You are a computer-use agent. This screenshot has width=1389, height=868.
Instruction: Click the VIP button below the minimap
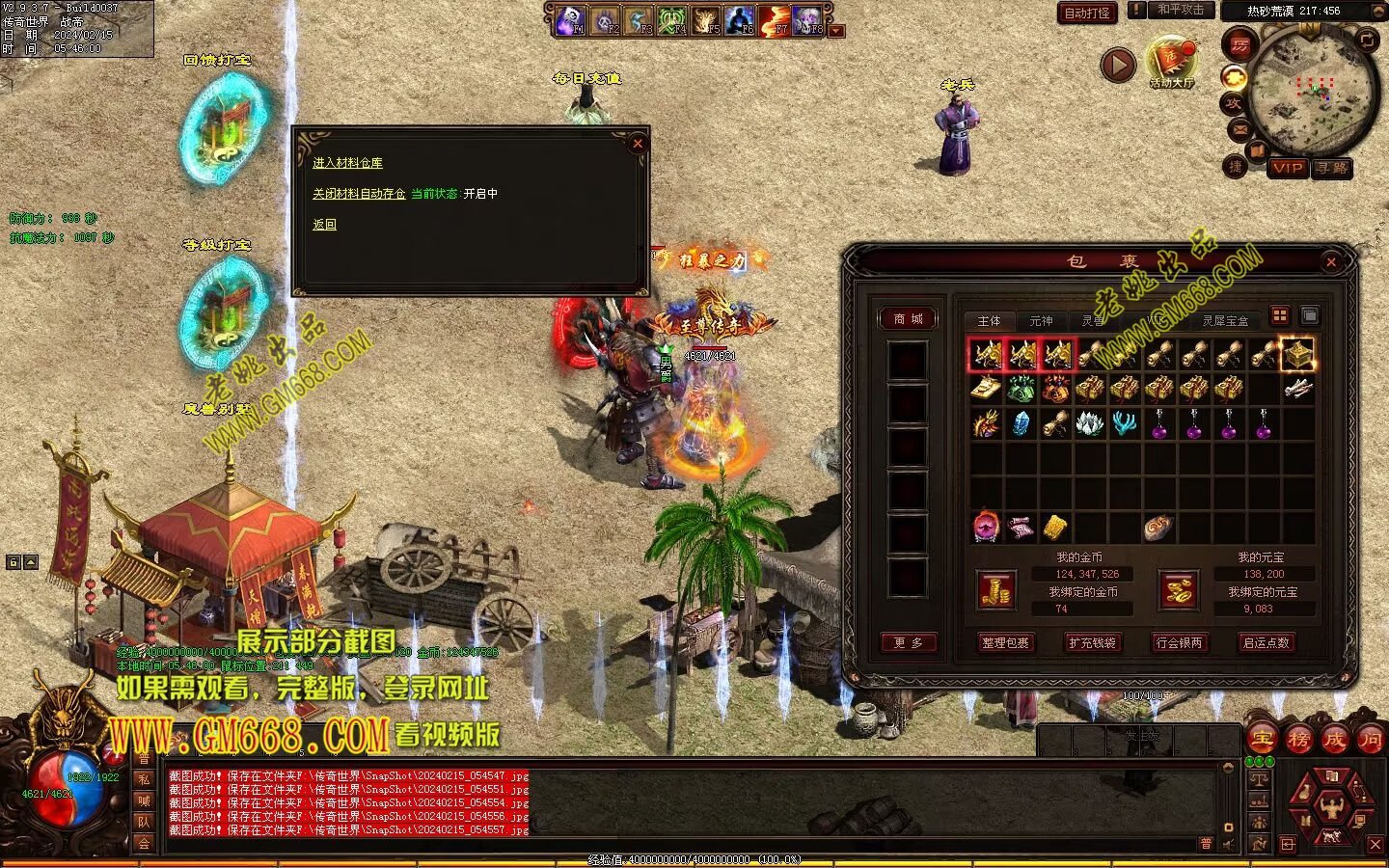coord(1287,168)
